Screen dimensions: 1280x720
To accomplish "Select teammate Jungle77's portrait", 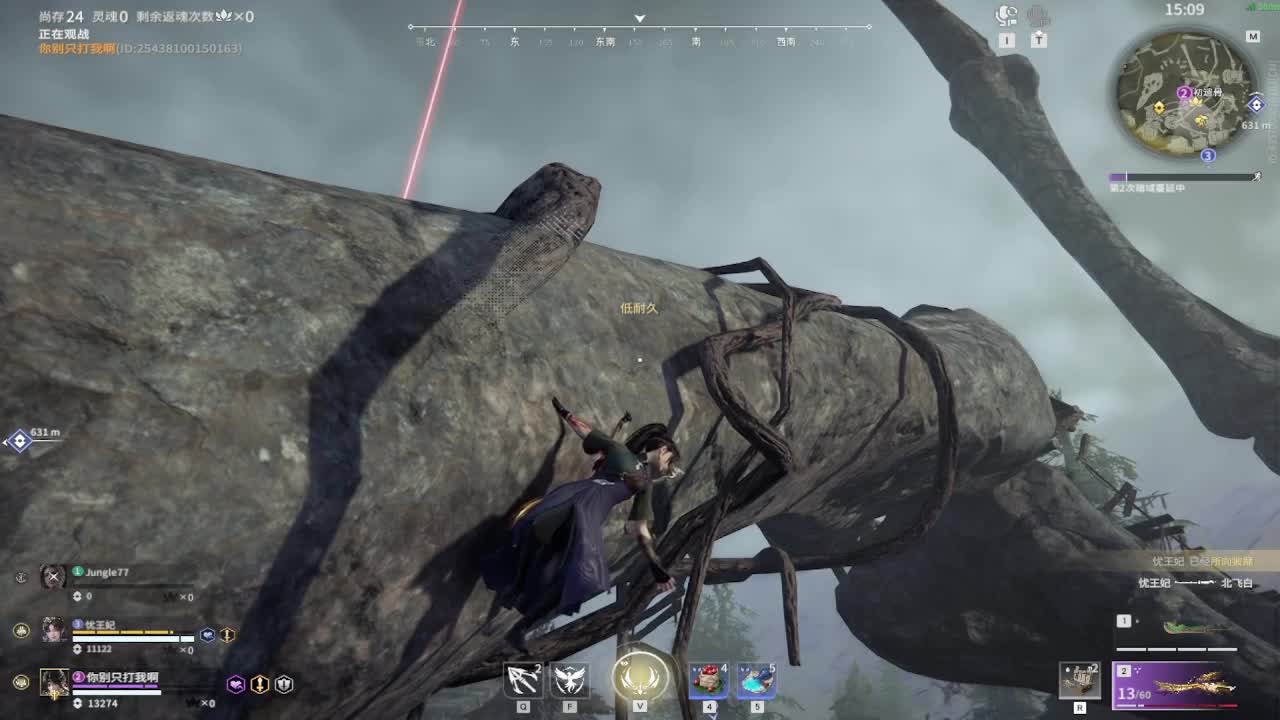I will (53, 576).
